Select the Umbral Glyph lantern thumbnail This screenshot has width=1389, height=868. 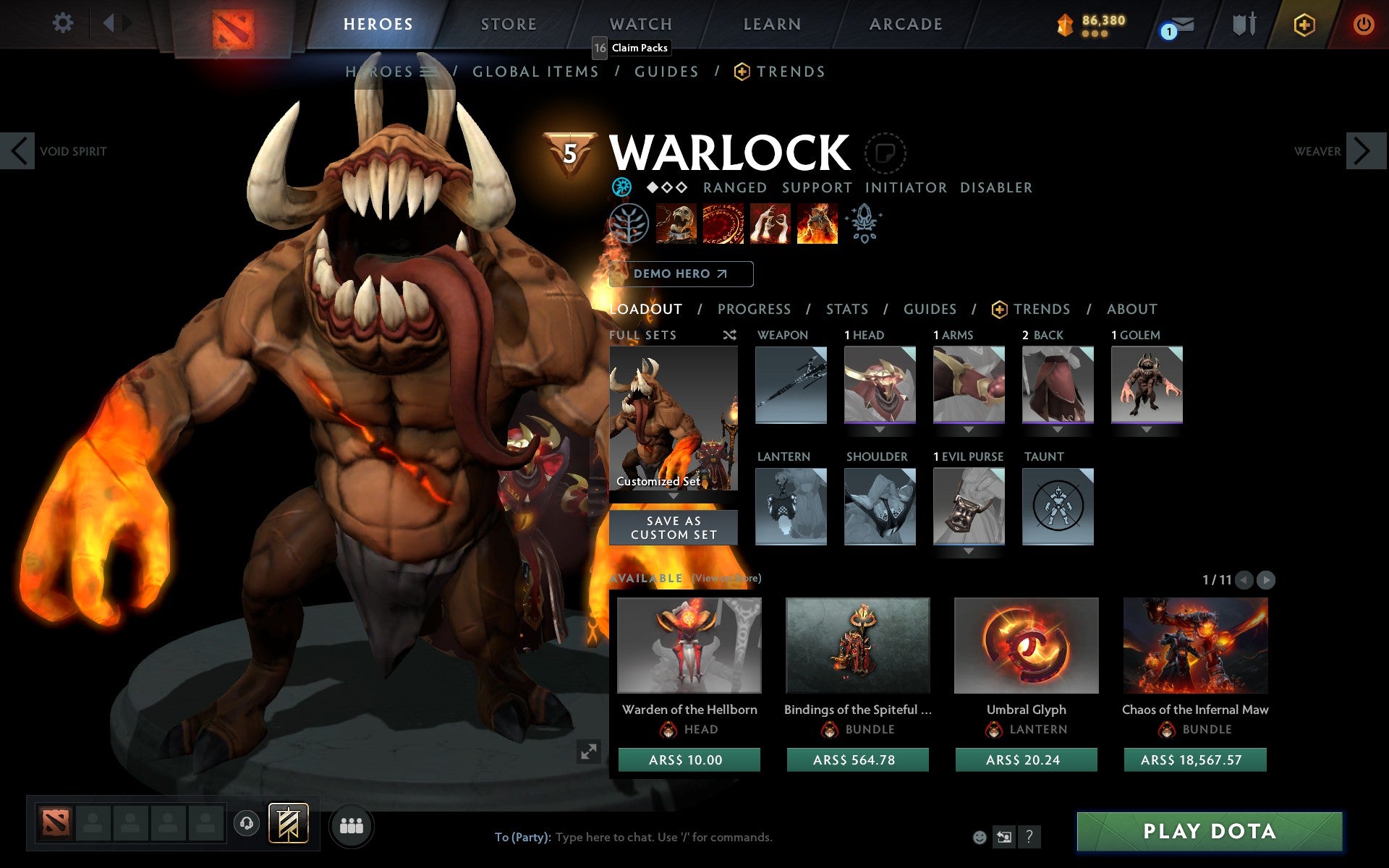(1026, 645)
